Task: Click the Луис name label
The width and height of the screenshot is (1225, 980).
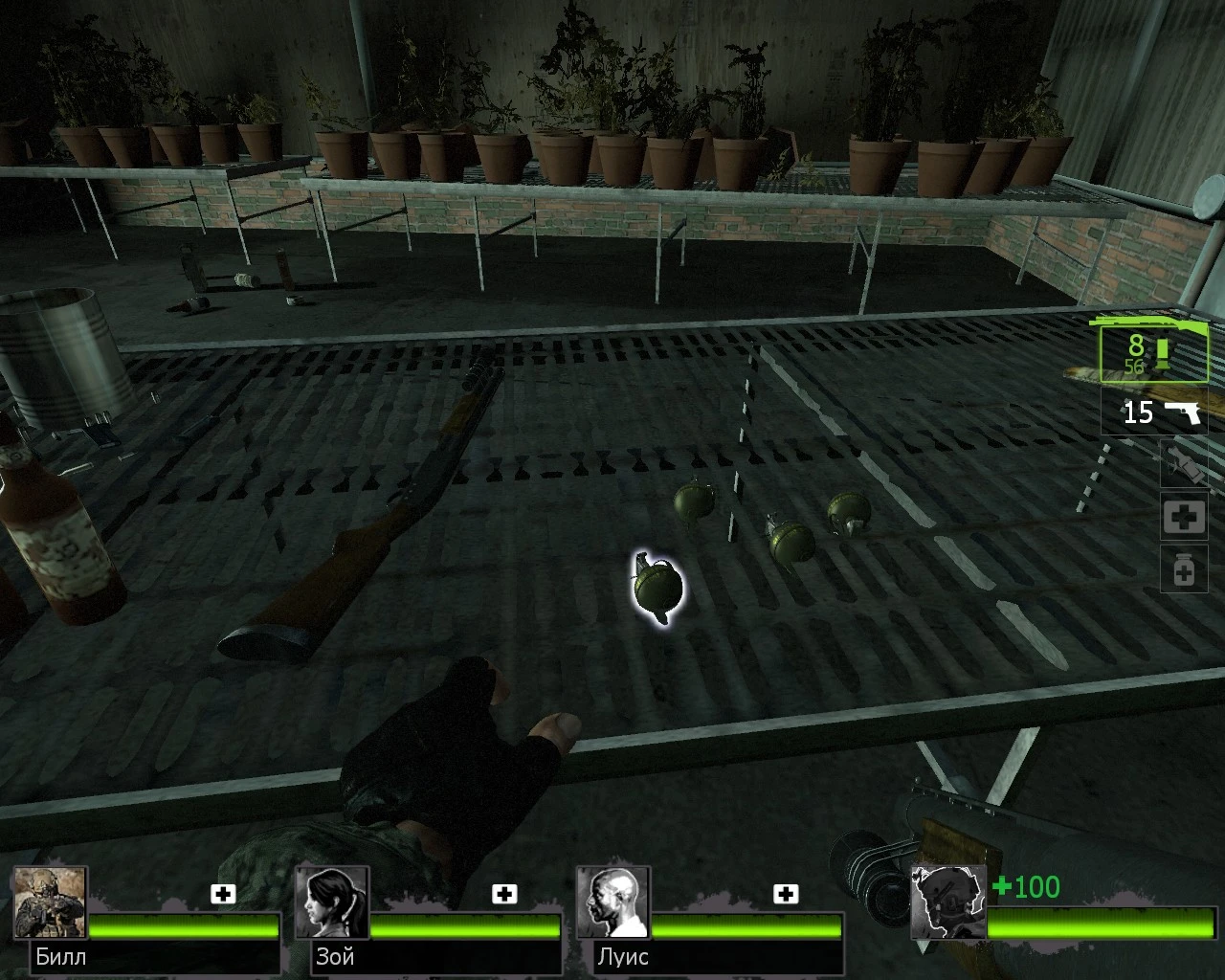Action: tap(623, 957)
